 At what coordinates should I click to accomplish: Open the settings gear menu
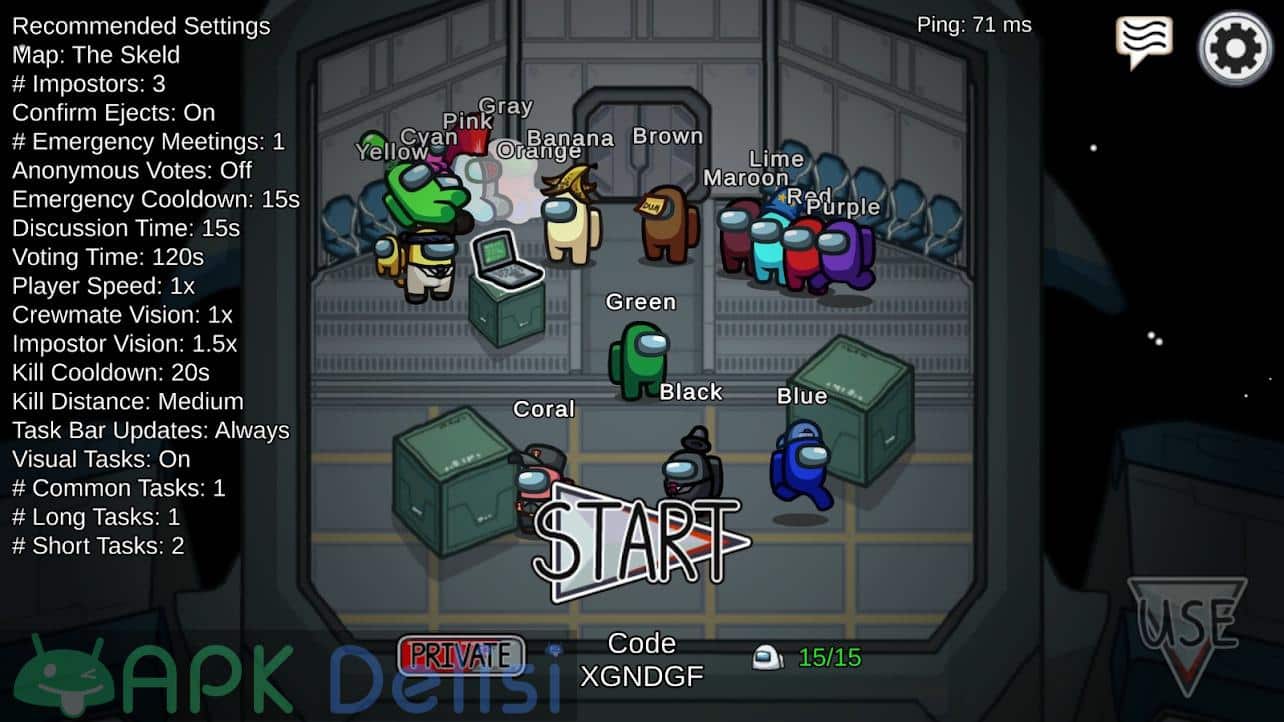pos(1235,47)
